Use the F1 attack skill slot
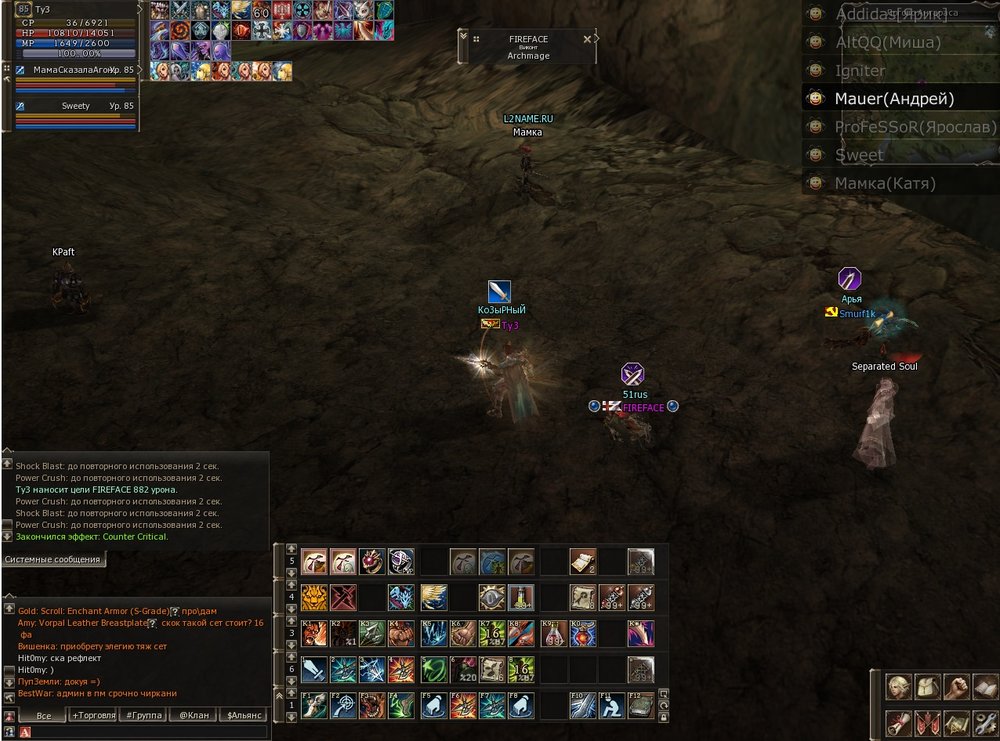Screen dimensions: 1000x741 315,705
